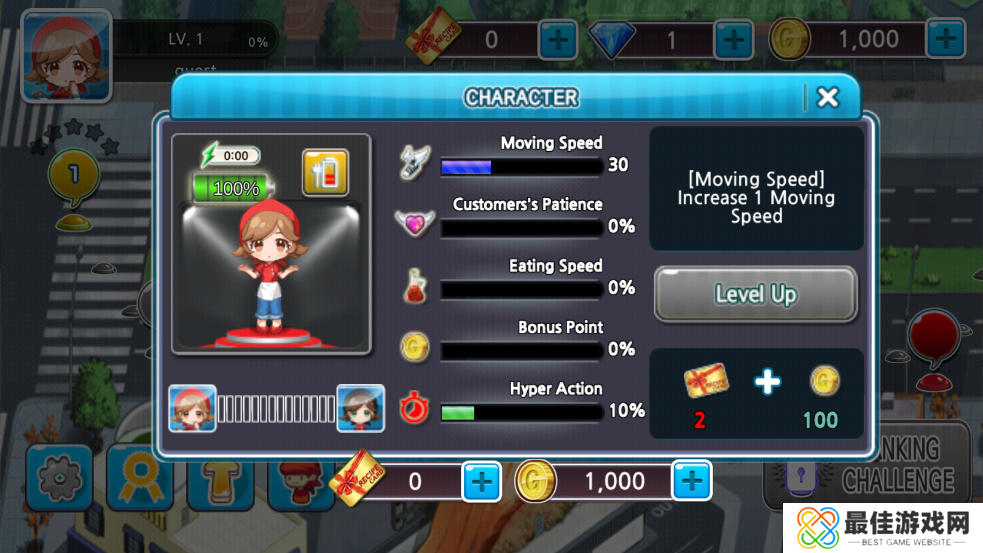Open the gear settings button
This screenshot has width=983, height=553.
tap(59, 478)
